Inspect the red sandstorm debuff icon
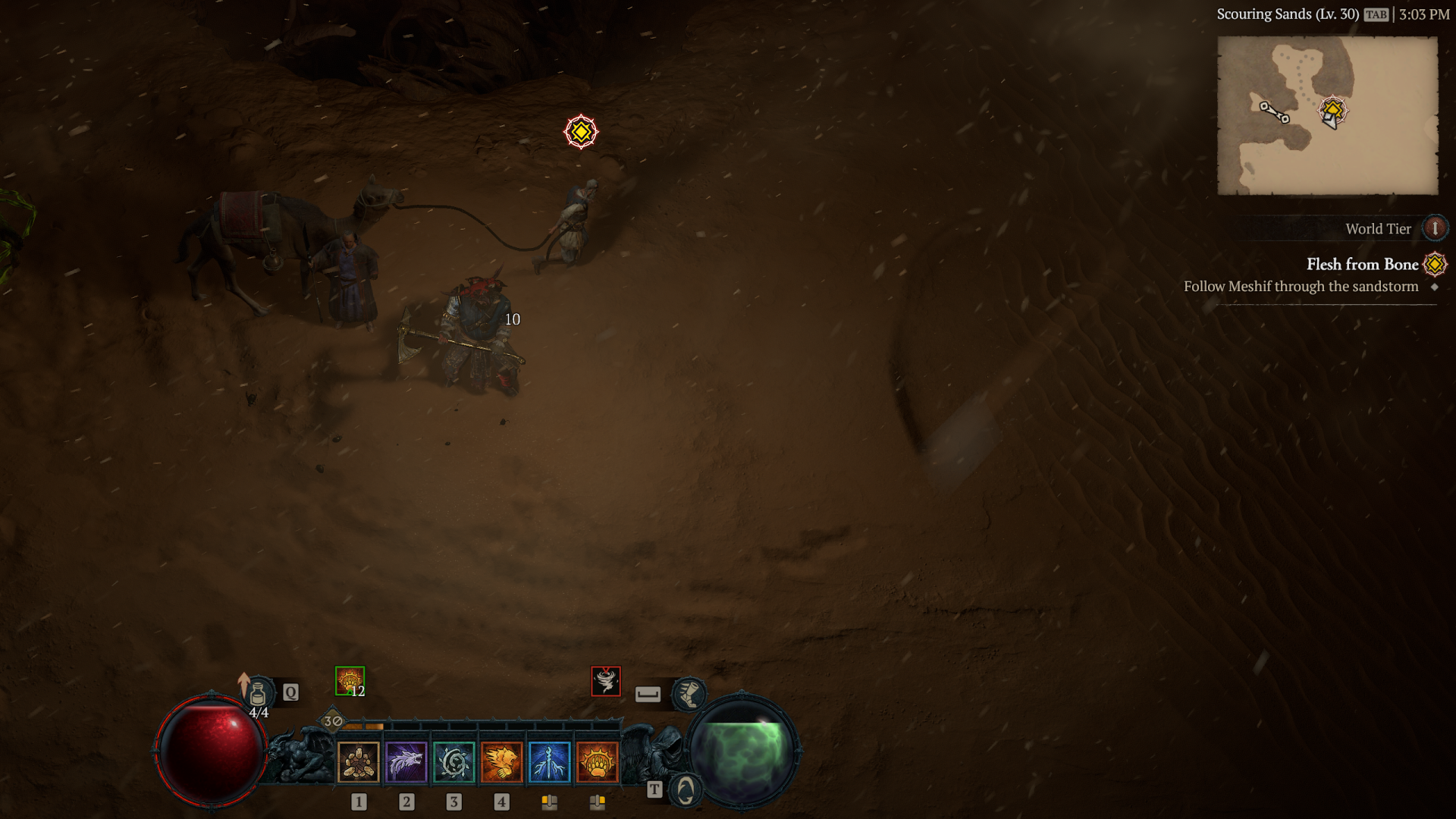The width and height of the screenshot is (1456, 819). click(605, 679)
